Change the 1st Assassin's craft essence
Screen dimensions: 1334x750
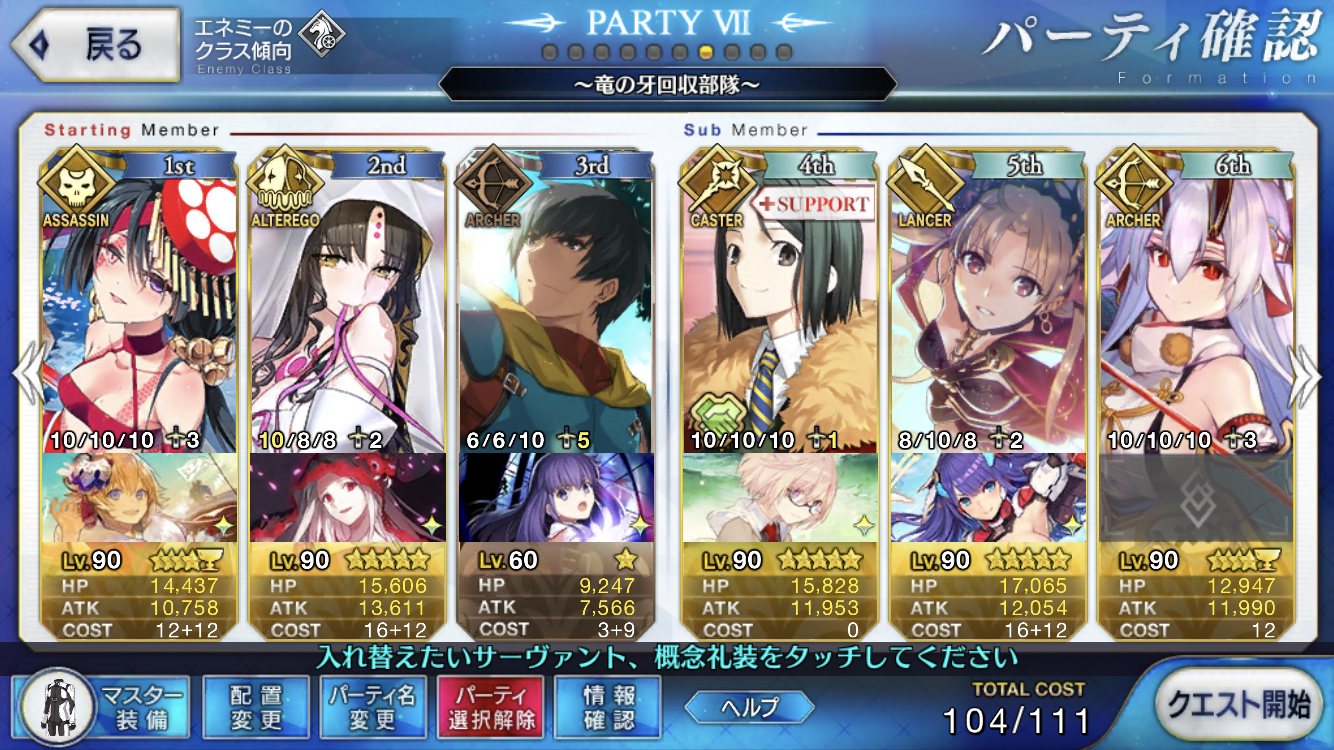(x=140, y=497)
